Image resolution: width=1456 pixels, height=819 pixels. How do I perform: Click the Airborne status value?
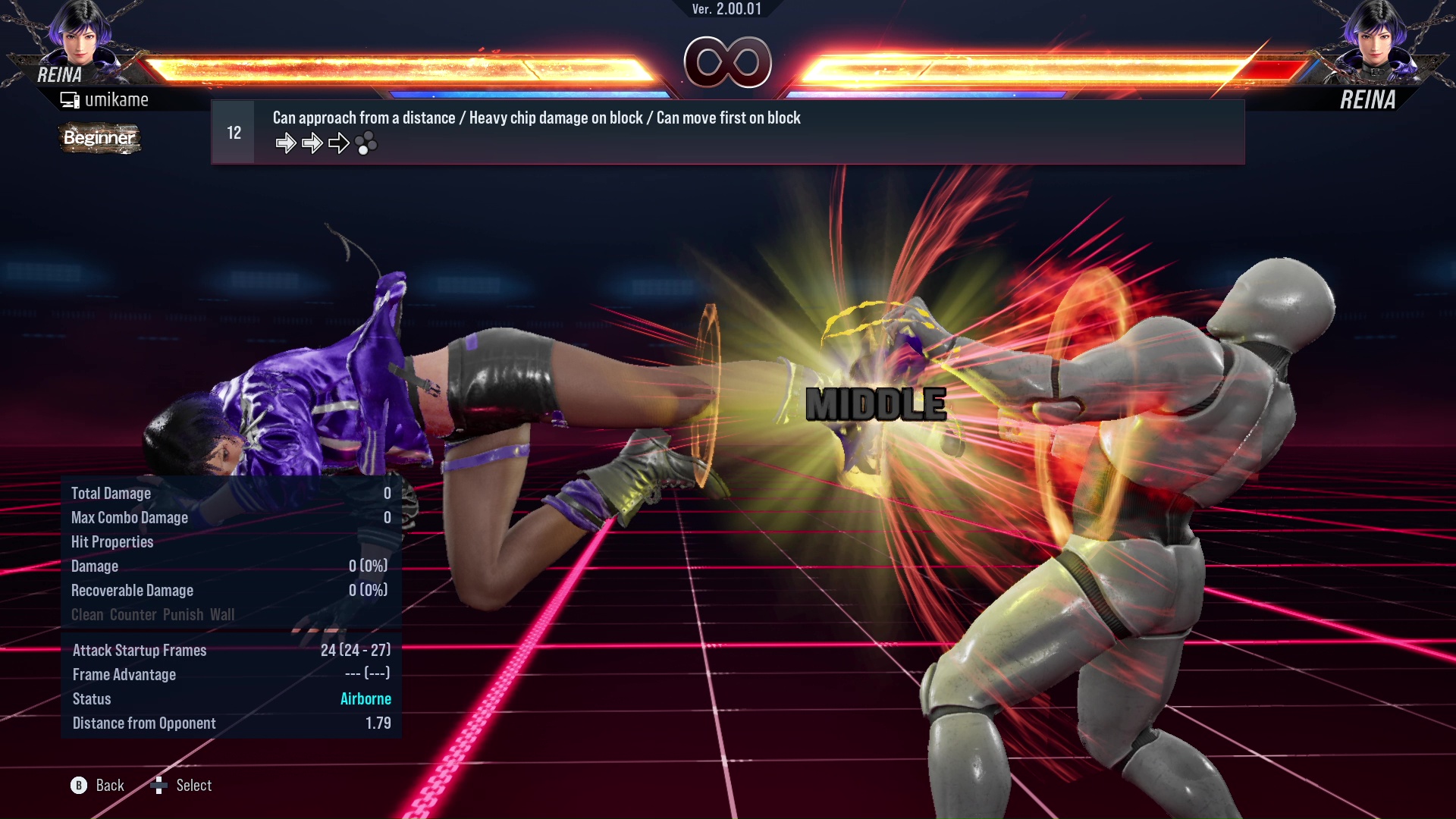(366, 698)
